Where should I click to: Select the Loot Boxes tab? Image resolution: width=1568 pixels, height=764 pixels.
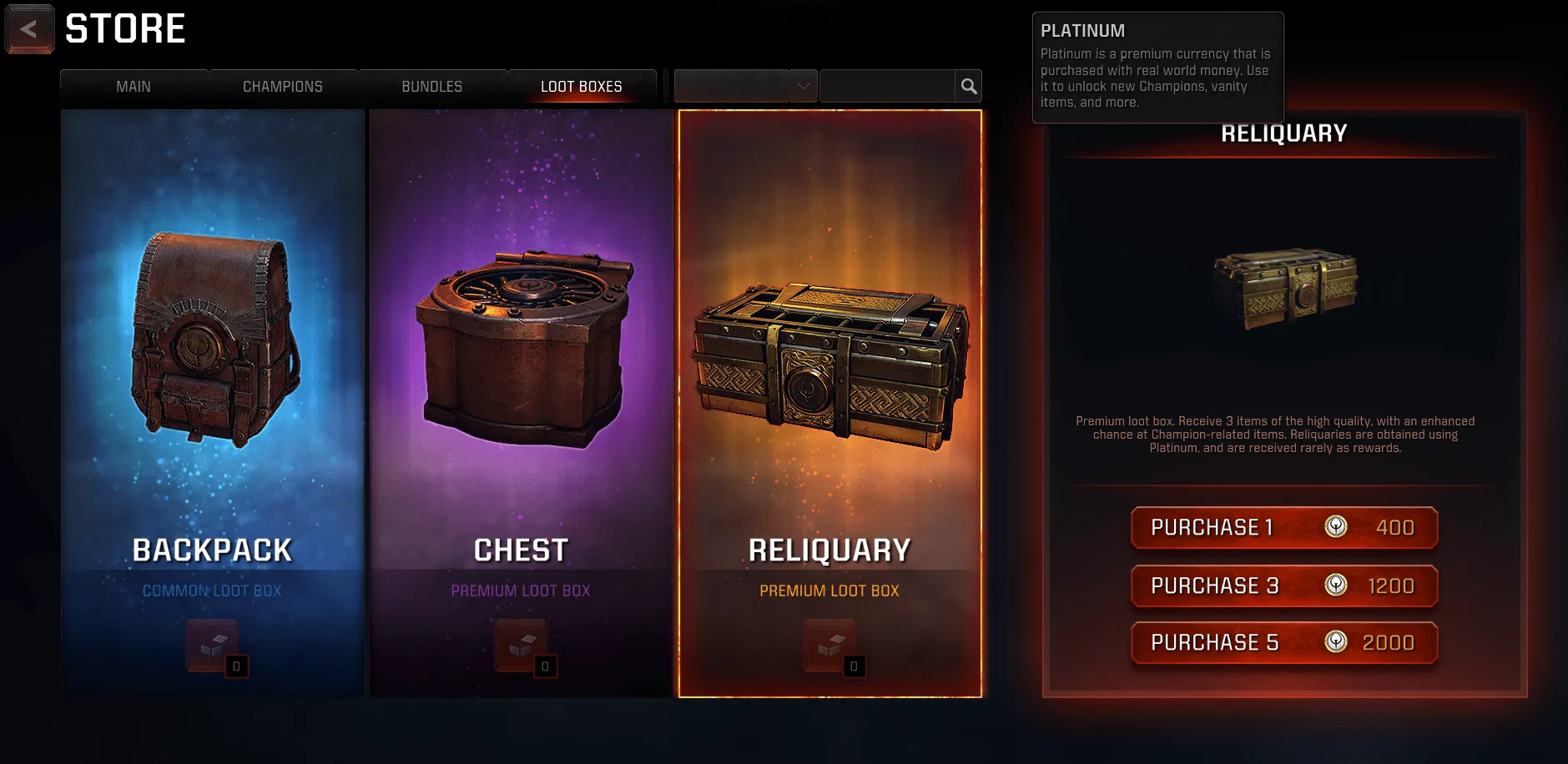tap(581, 87)
